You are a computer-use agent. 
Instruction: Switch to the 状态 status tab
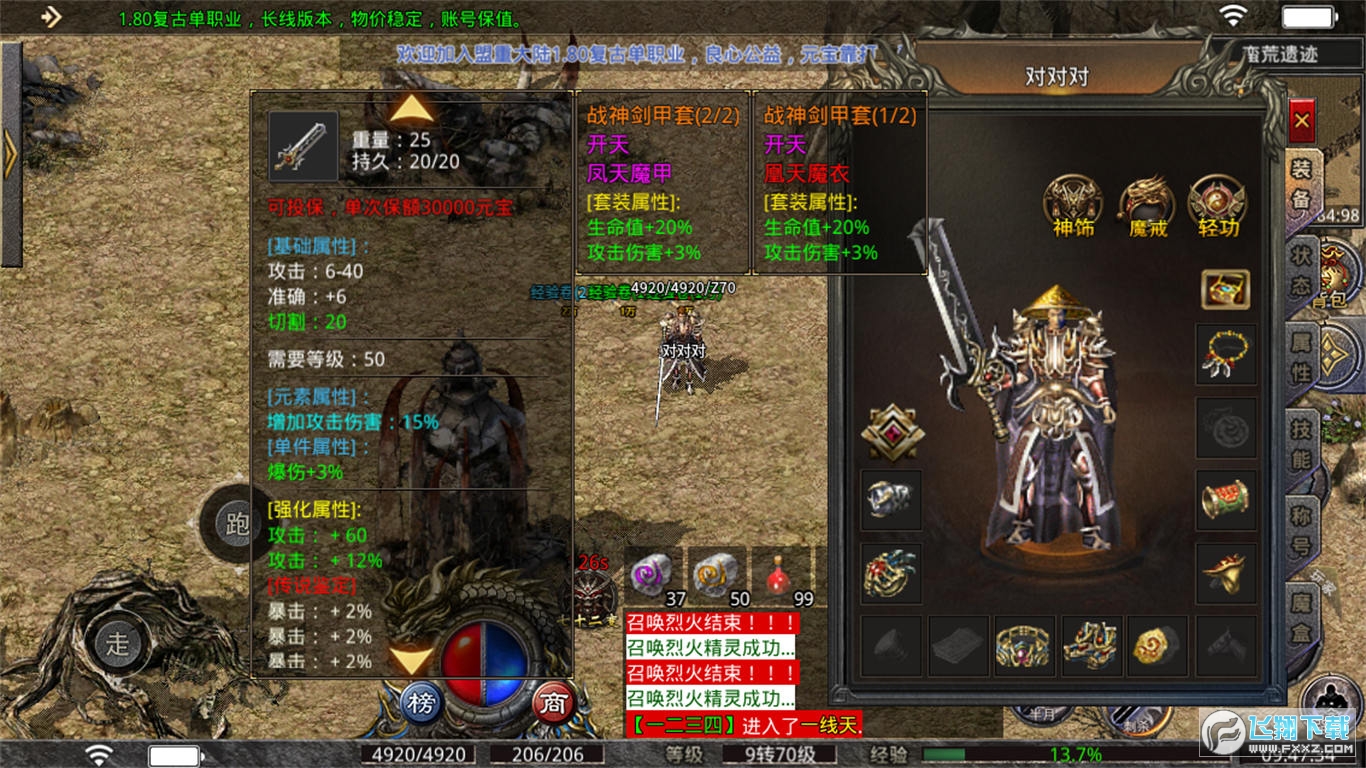coord(1301,270)
